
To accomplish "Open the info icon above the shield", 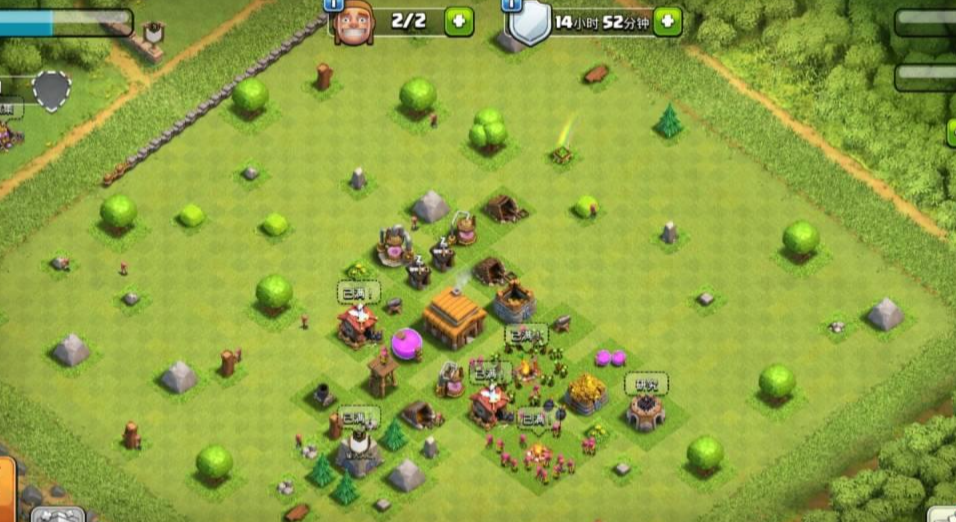I will [x=513, y=4].
